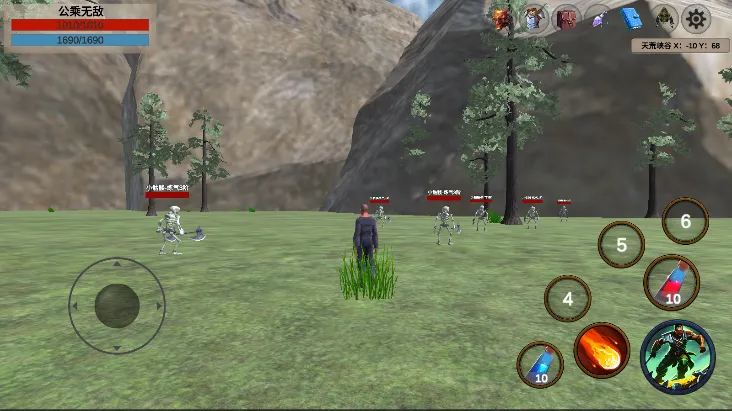Viewport: 732px width, 411px height.
Task: Open the armored character sheet icon
Action: point(535,19)
